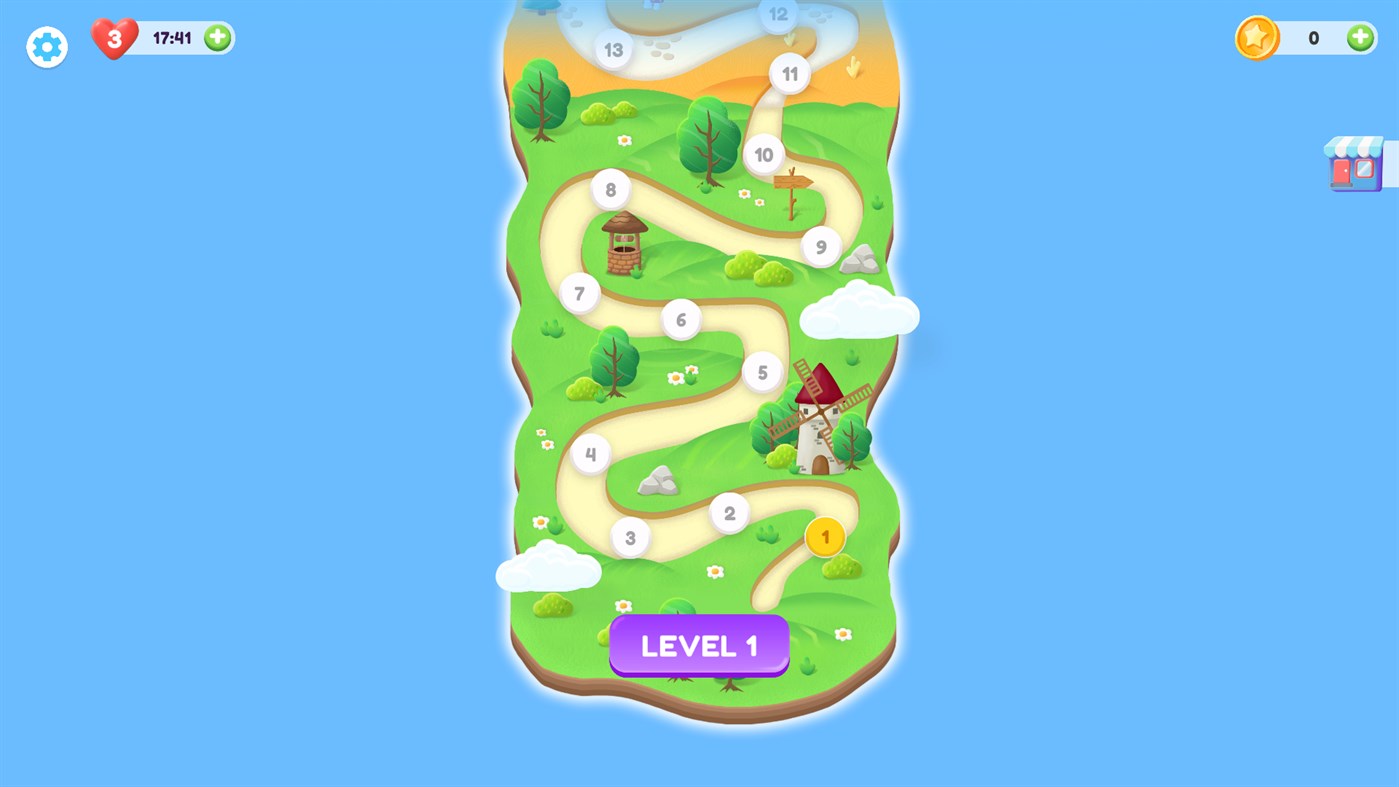
Task: Click the green plus beside the lives timer
Action: pos(215,37)
